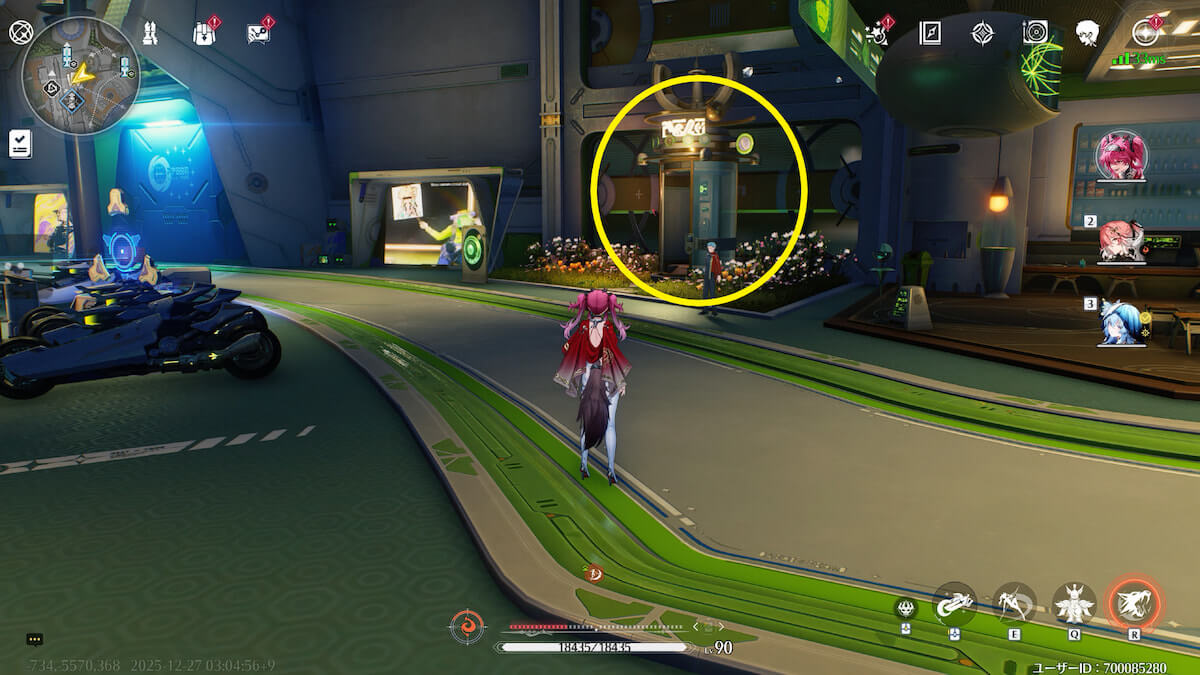This screenshot has height=675, width=1200.
Task: Open the chat-bubble icon with red alert
Action: (x=258, y=33)
